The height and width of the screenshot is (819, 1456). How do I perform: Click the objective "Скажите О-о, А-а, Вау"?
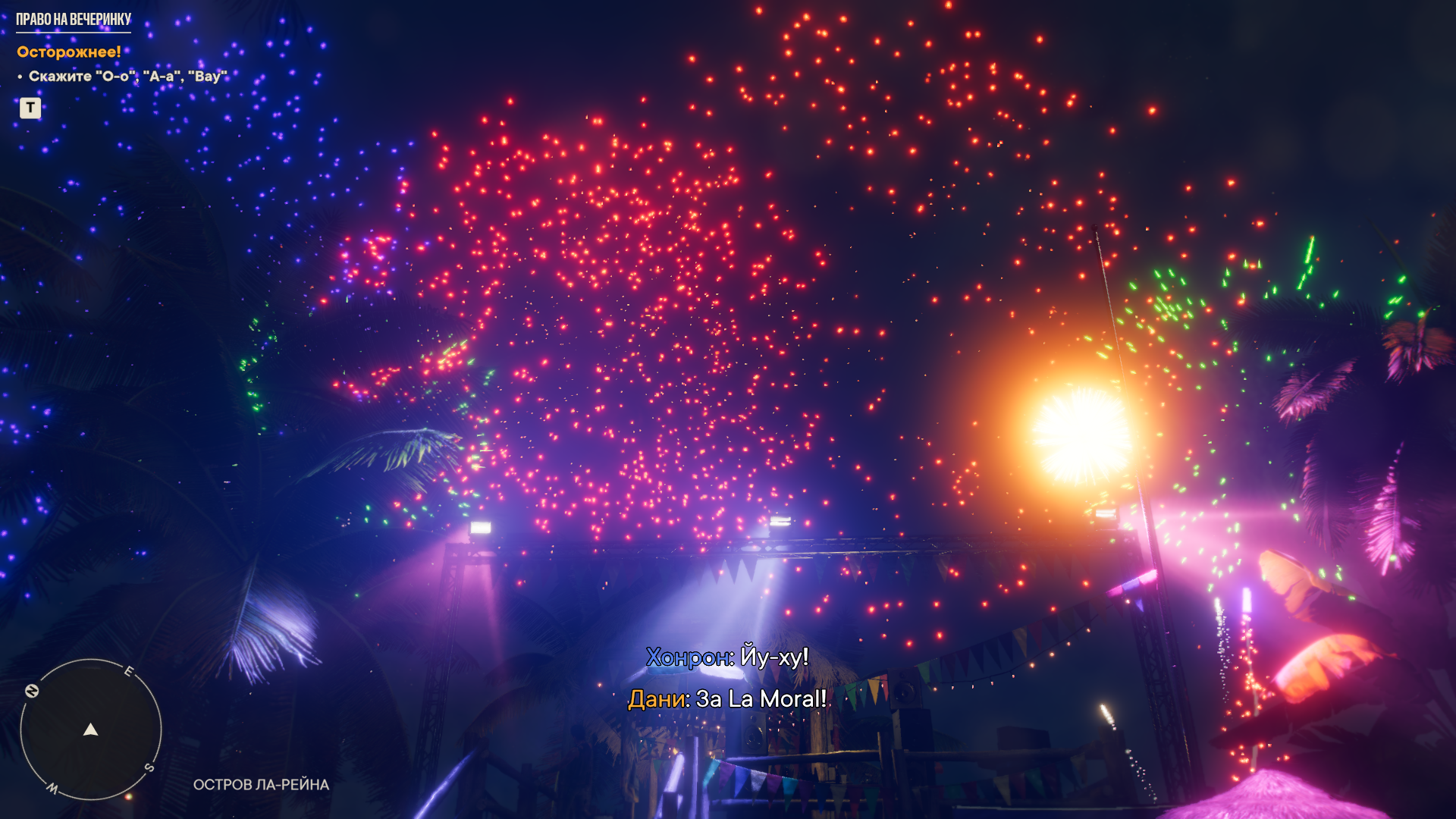click(x=127, y=76)
